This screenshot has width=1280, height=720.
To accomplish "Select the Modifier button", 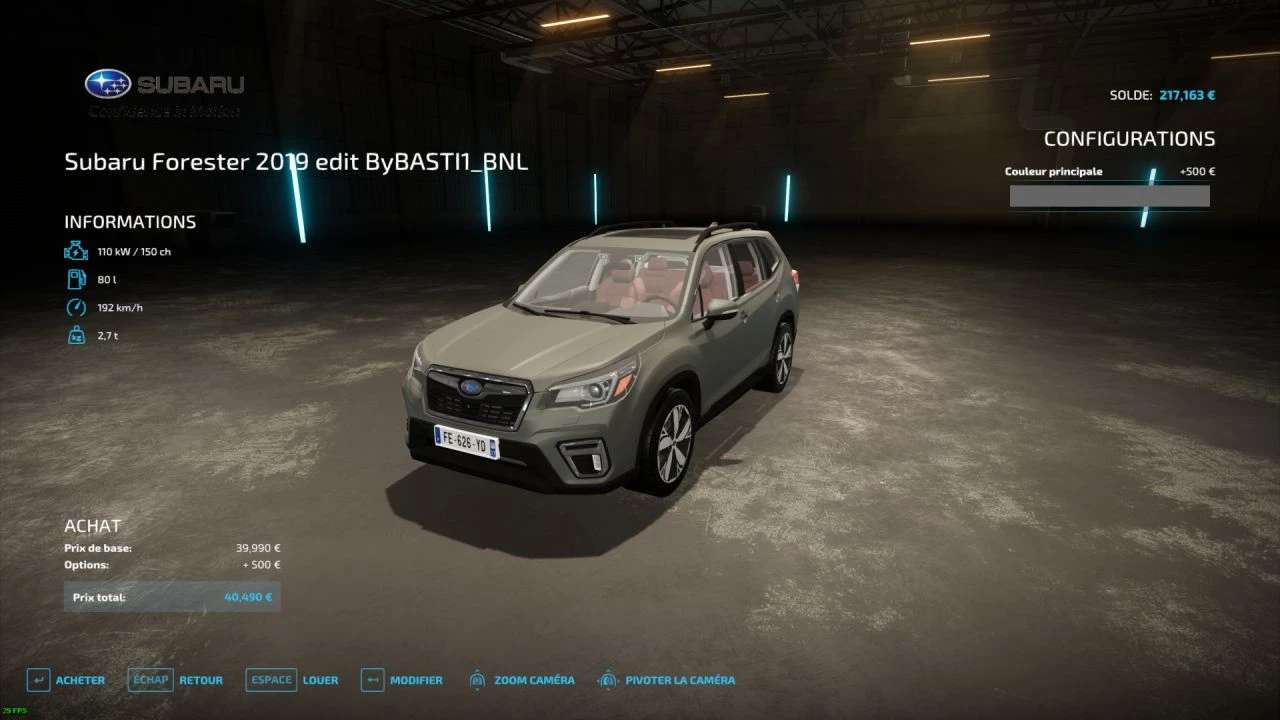I will (x=402, y=680).
